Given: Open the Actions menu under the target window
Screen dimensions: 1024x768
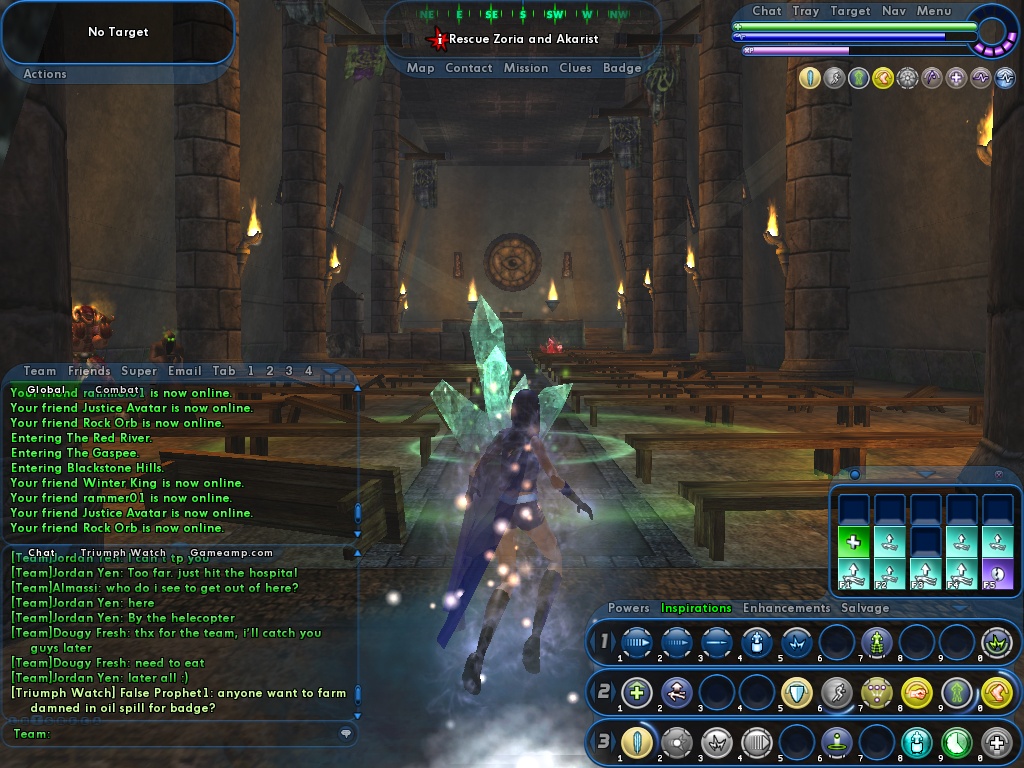Looking at the screenshot, I should (x=45, y=74).
